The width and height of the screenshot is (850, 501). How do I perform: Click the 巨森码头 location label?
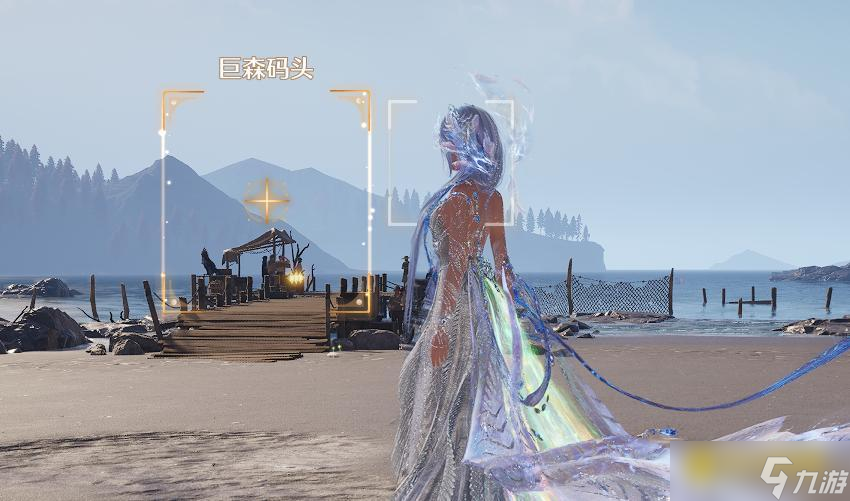point(266,69)
